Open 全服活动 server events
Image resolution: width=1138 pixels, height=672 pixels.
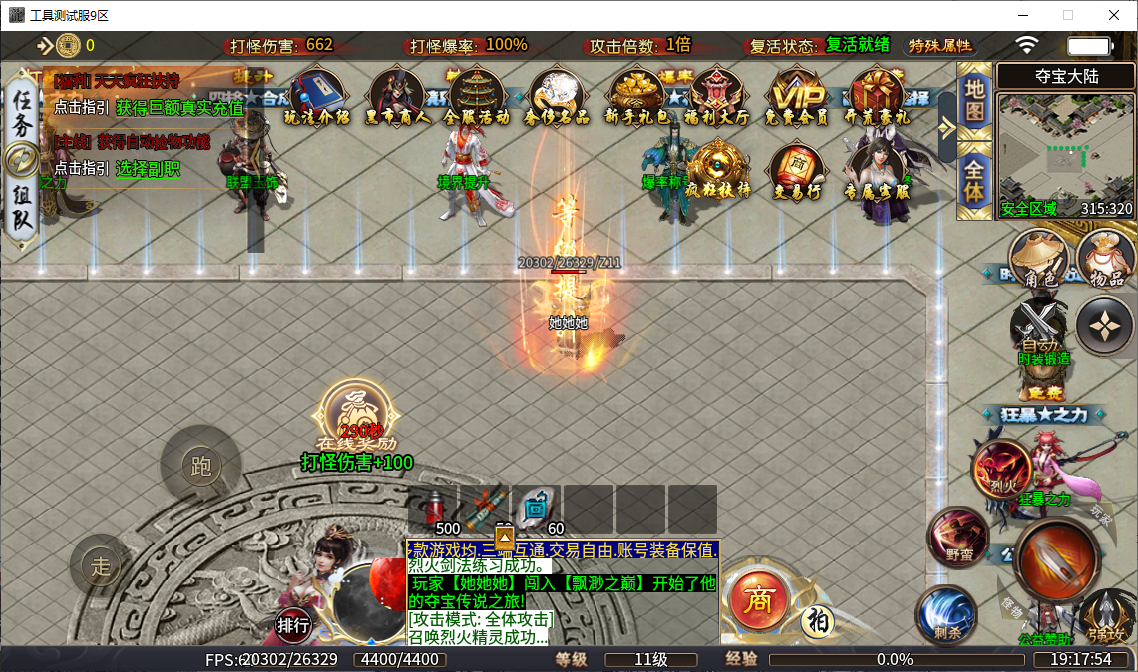pyautogui.click(x=477, y=96)
